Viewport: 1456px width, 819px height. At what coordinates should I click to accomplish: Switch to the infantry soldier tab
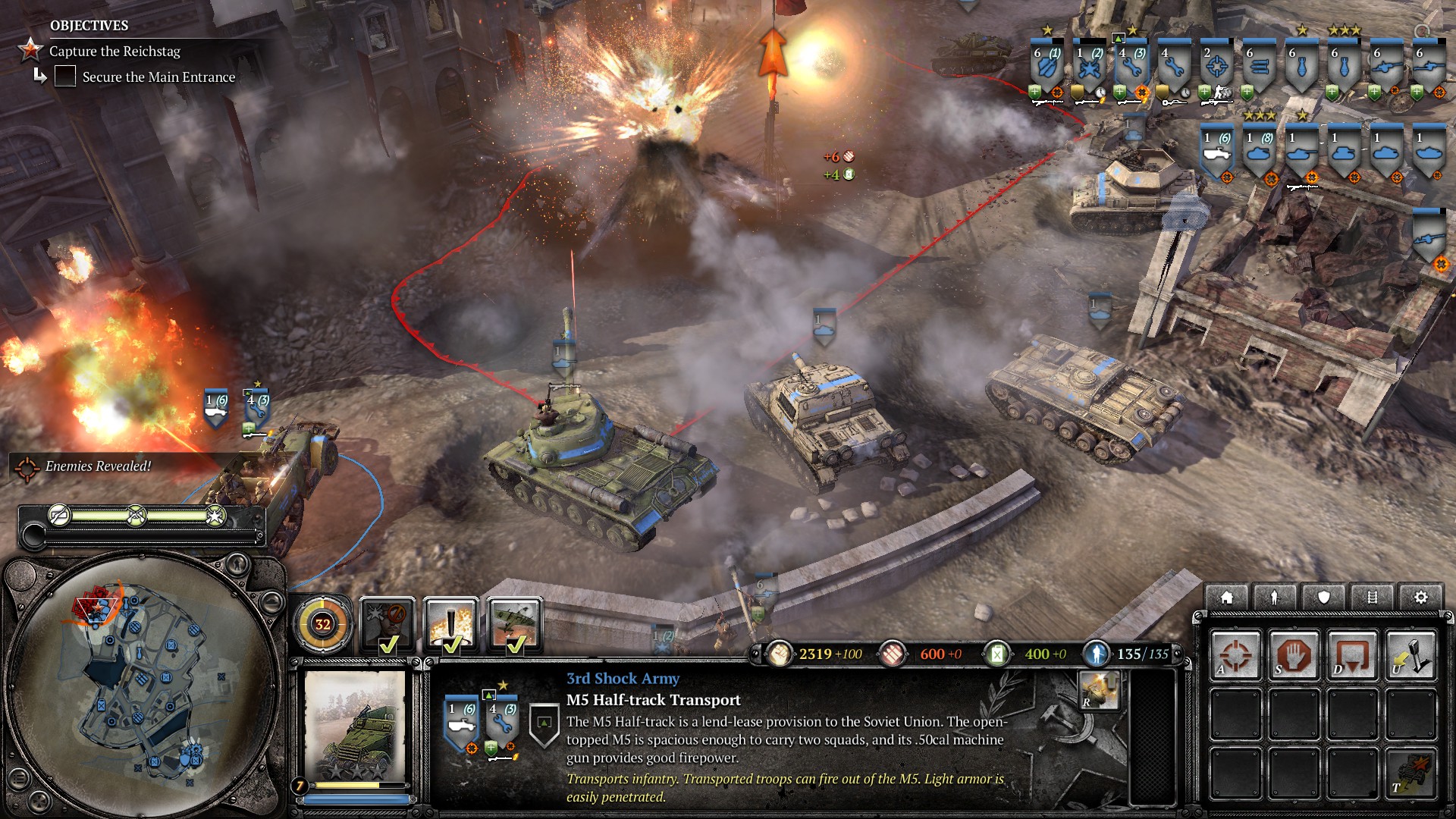pyautogui.click(x=1275, y=598)
